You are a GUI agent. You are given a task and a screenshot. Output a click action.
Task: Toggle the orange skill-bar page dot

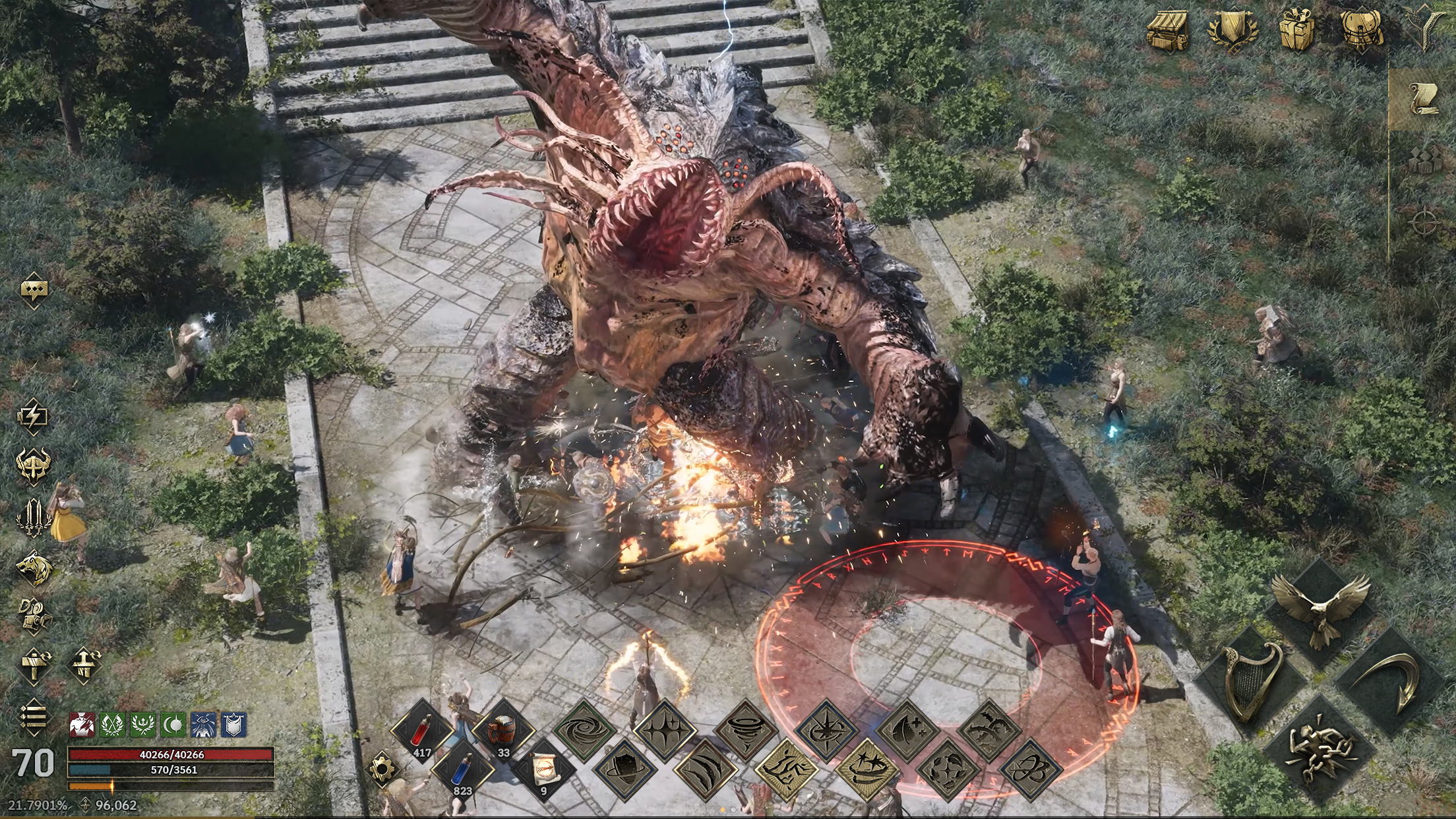pos(723,810)
